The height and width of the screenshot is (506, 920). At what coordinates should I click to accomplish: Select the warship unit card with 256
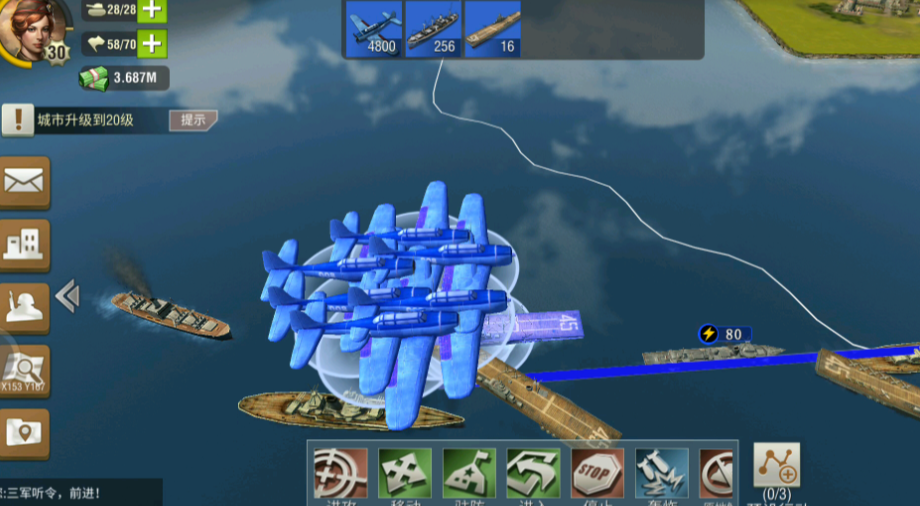click(432, 28)
